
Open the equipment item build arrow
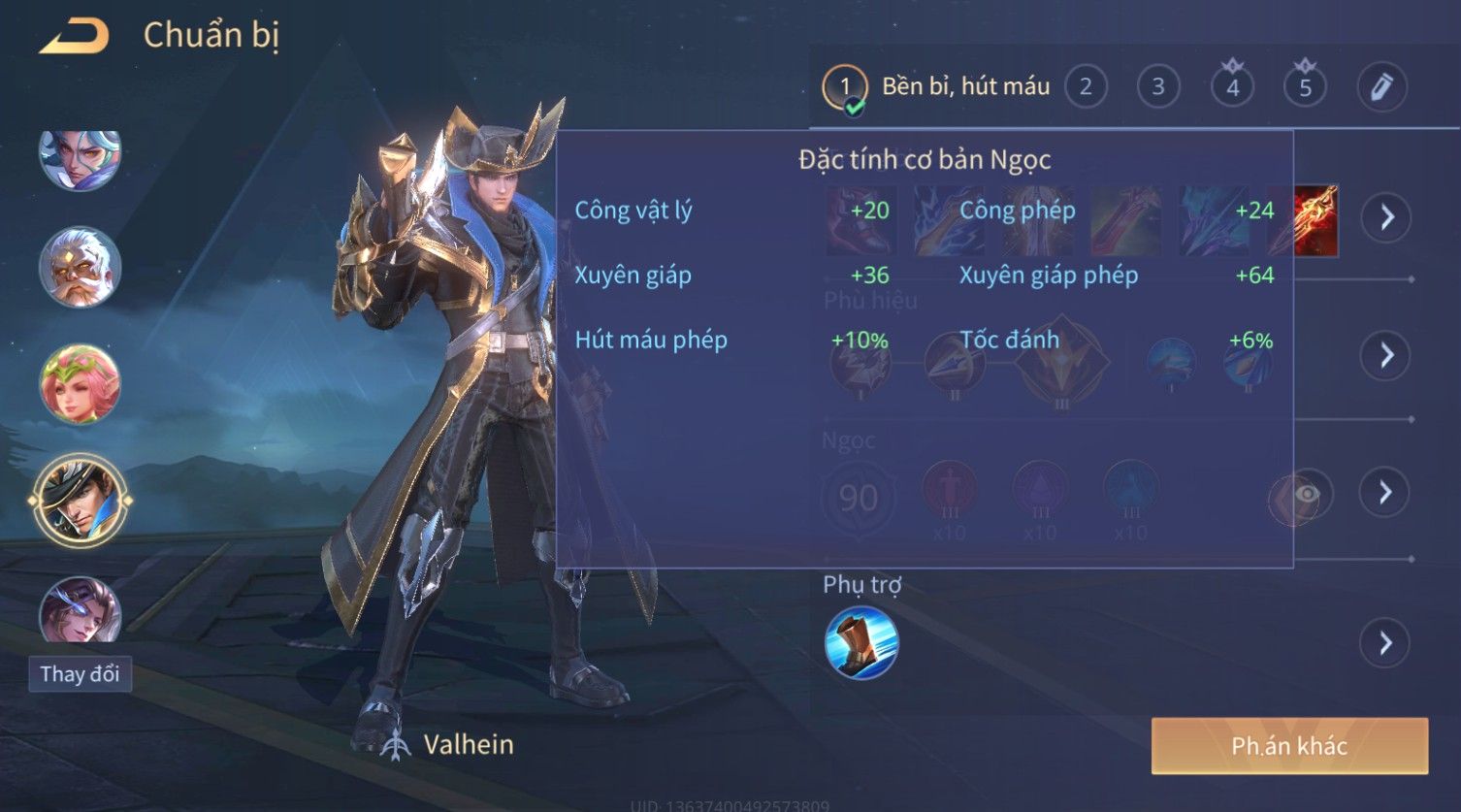point(1386,216)
